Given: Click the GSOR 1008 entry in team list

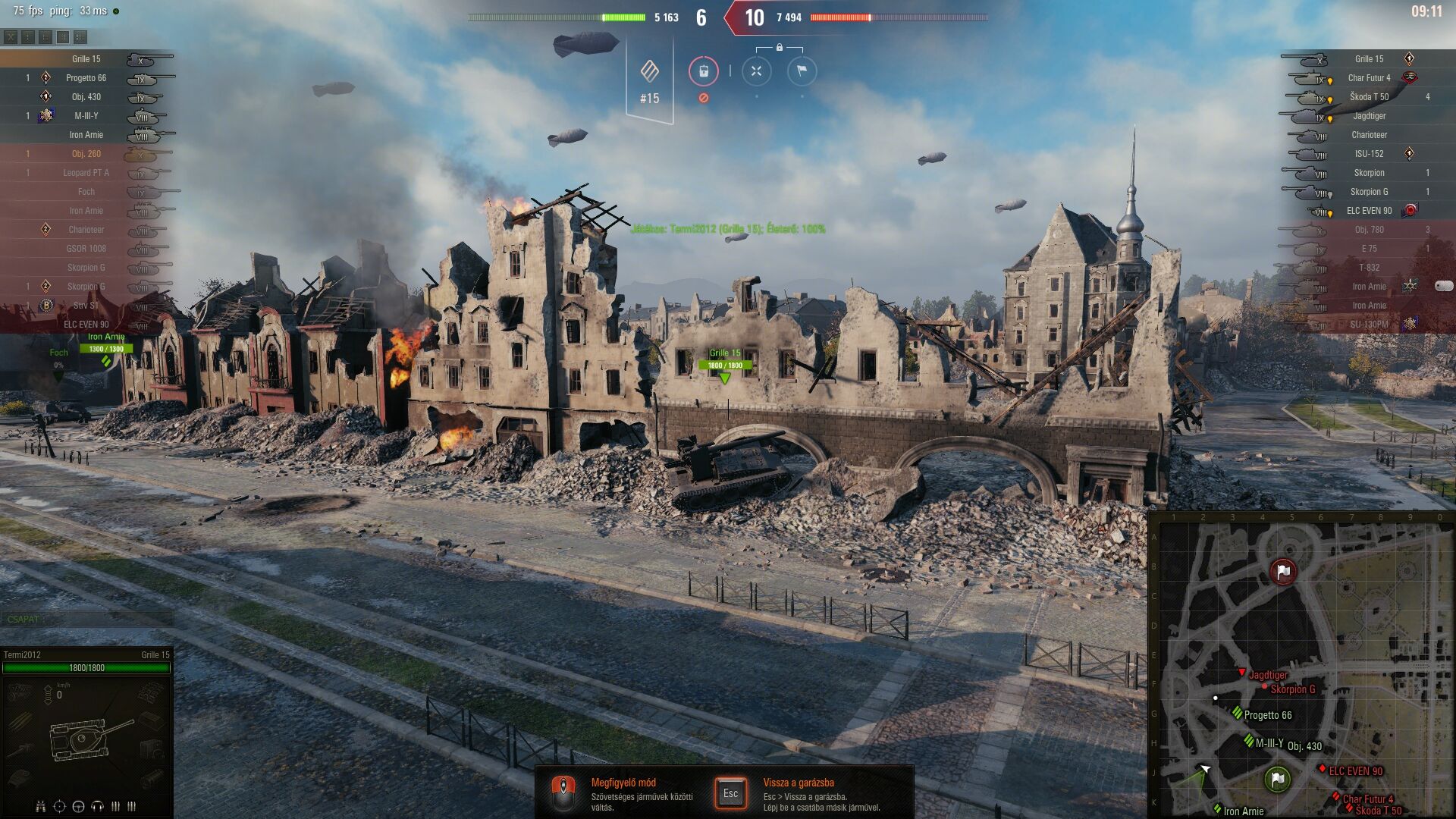Looking at the screenshot, I should 86,249.
